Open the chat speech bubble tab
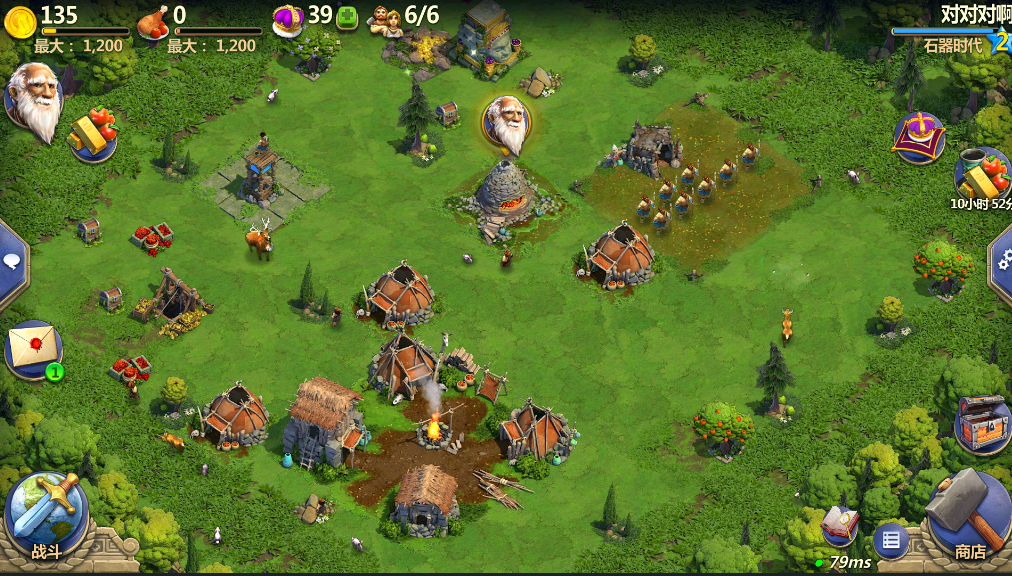This screenshot has height=576, width=1012. click(12, 264)
